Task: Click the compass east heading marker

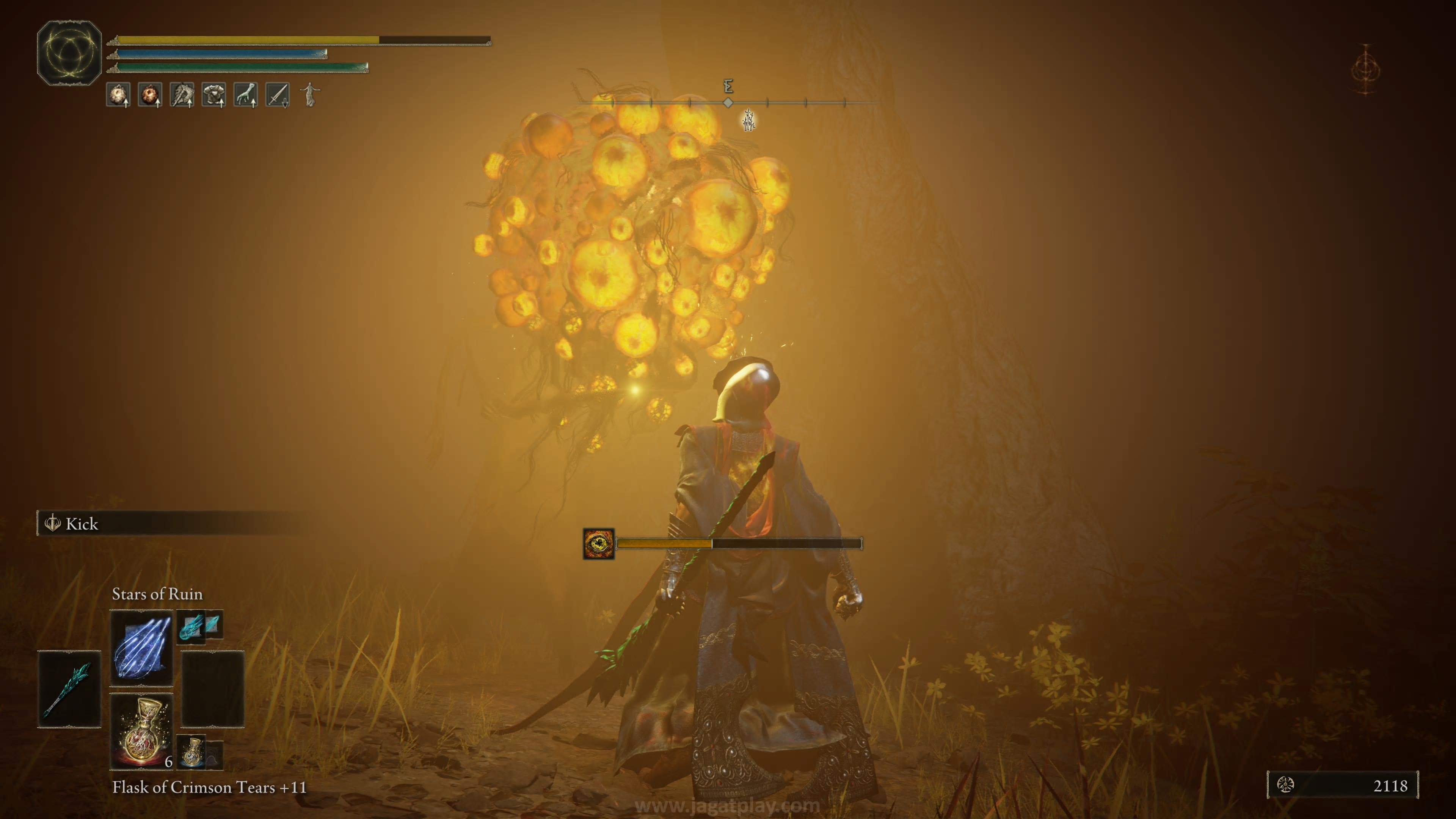Action: click(728, 87)
